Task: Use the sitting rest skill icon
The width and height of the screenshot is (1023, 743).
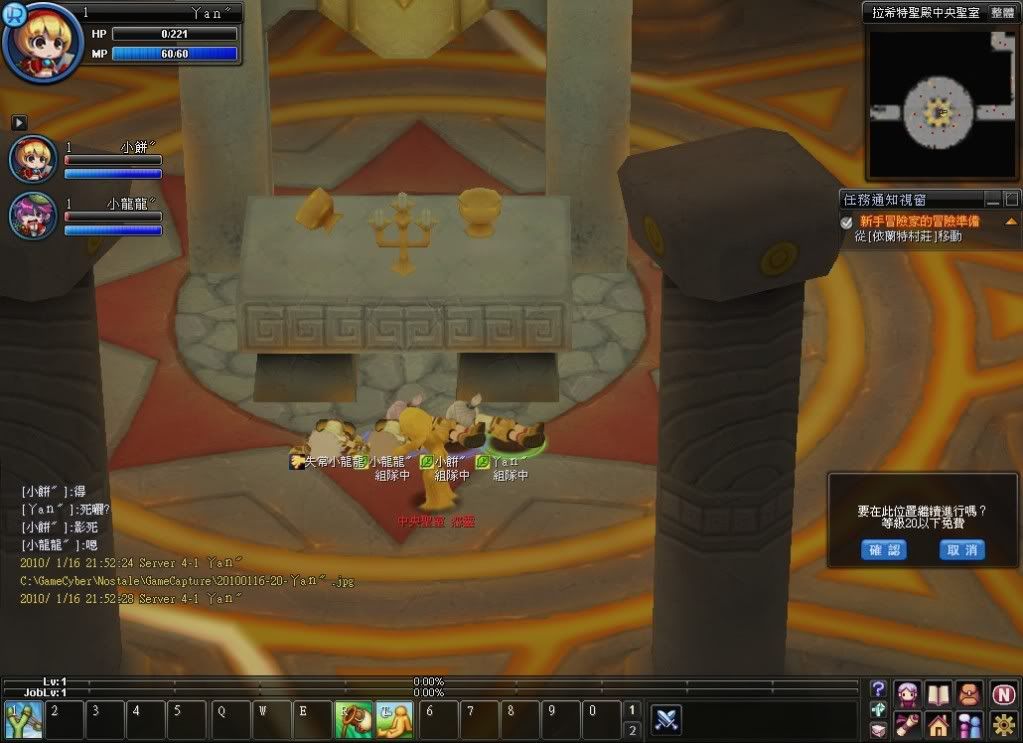Action: click(x=394, y=720)
